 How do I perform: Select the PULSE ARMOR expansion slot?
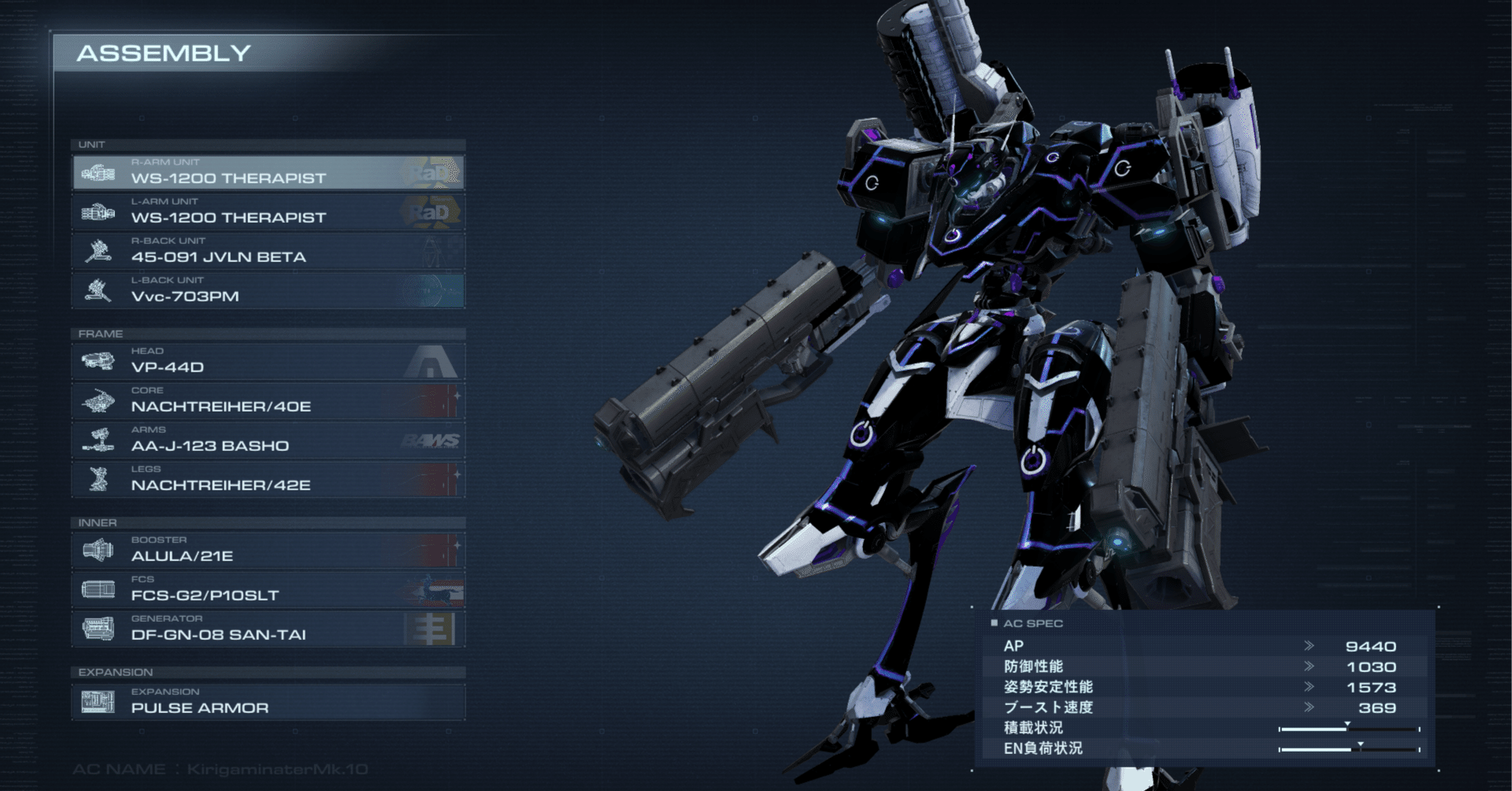[268, 701]
